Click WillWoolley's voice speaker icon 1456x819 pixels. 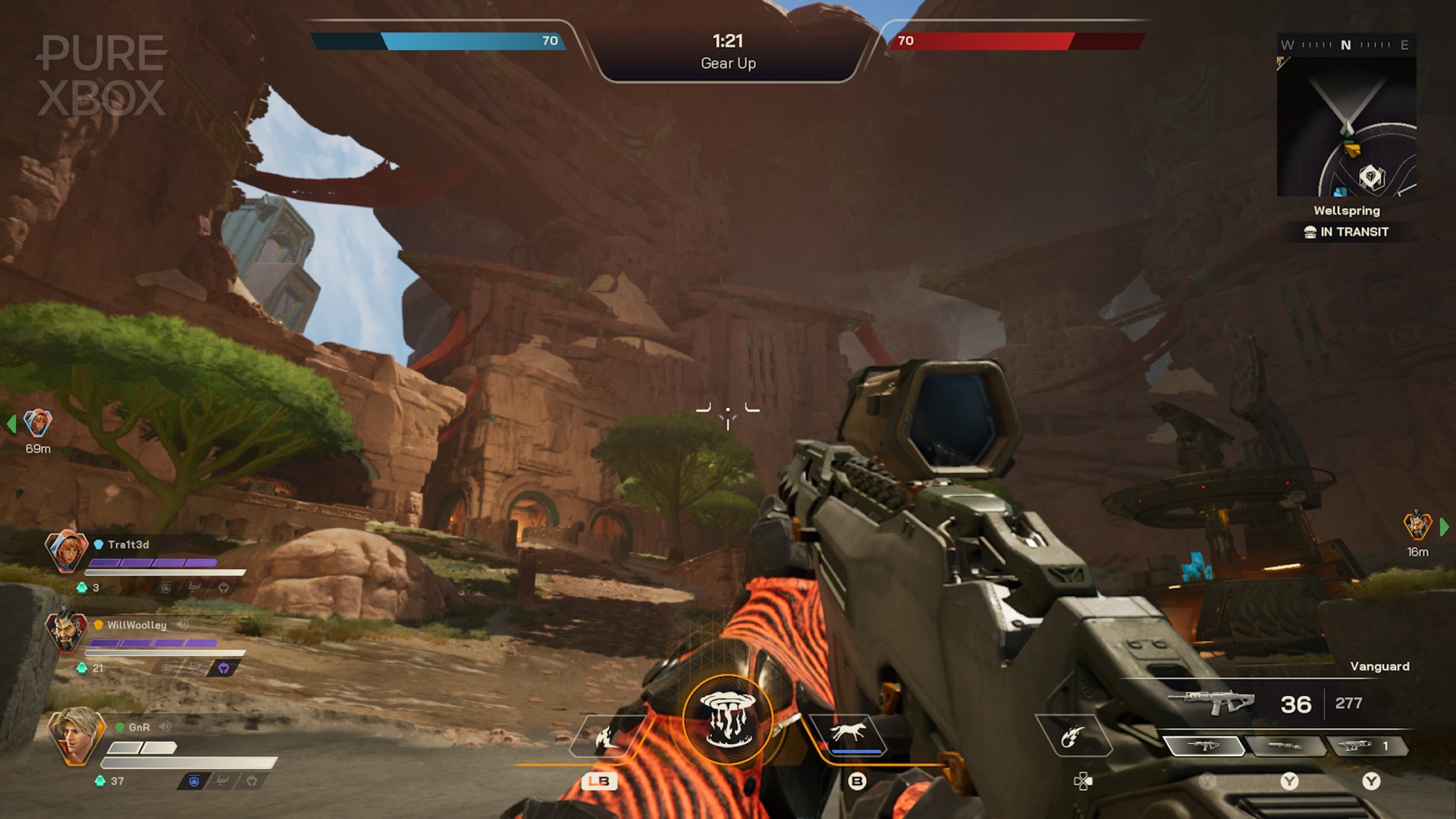point(183,624)
